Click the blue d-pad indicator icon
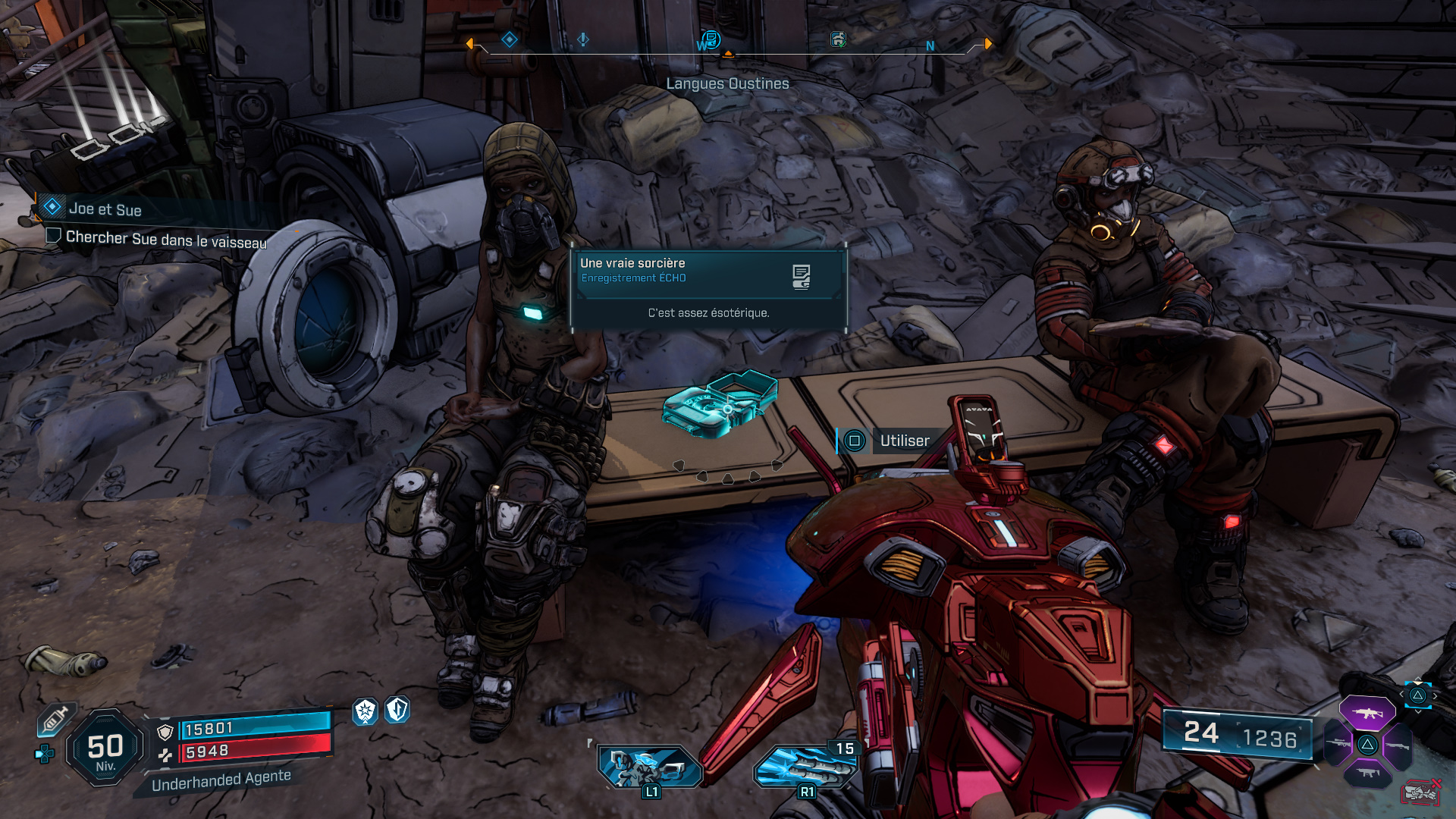 45,754
